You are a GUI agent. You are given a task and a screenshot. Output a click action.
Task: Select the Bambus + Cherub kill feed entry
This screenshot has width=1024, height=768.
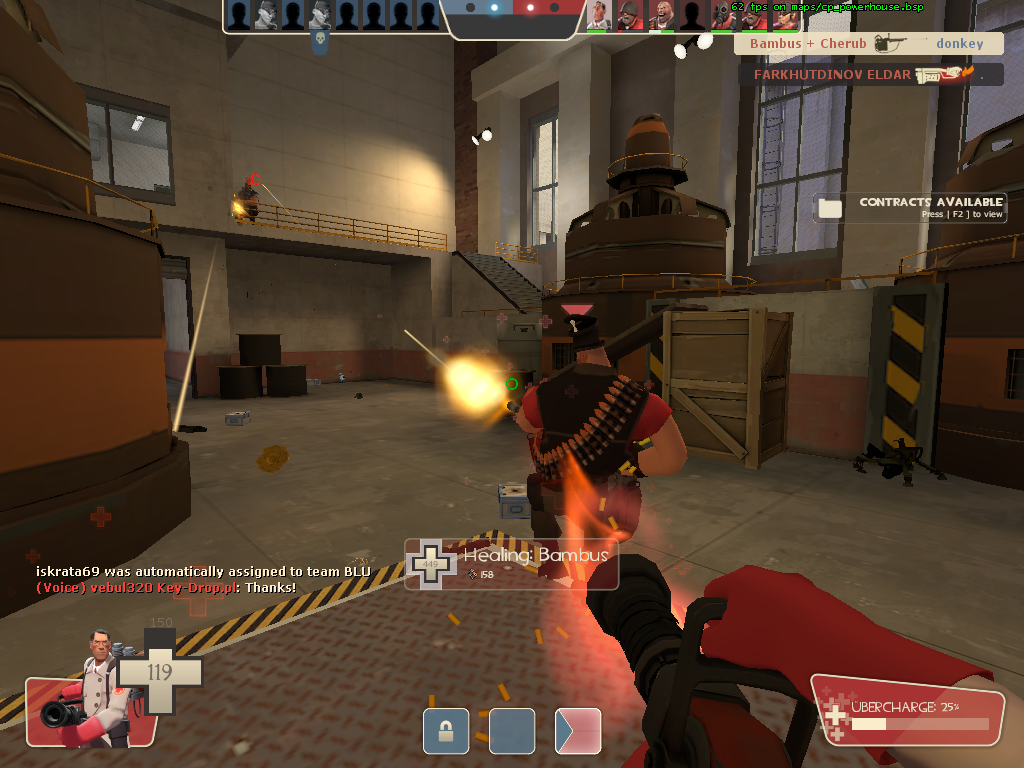(867, 44)
